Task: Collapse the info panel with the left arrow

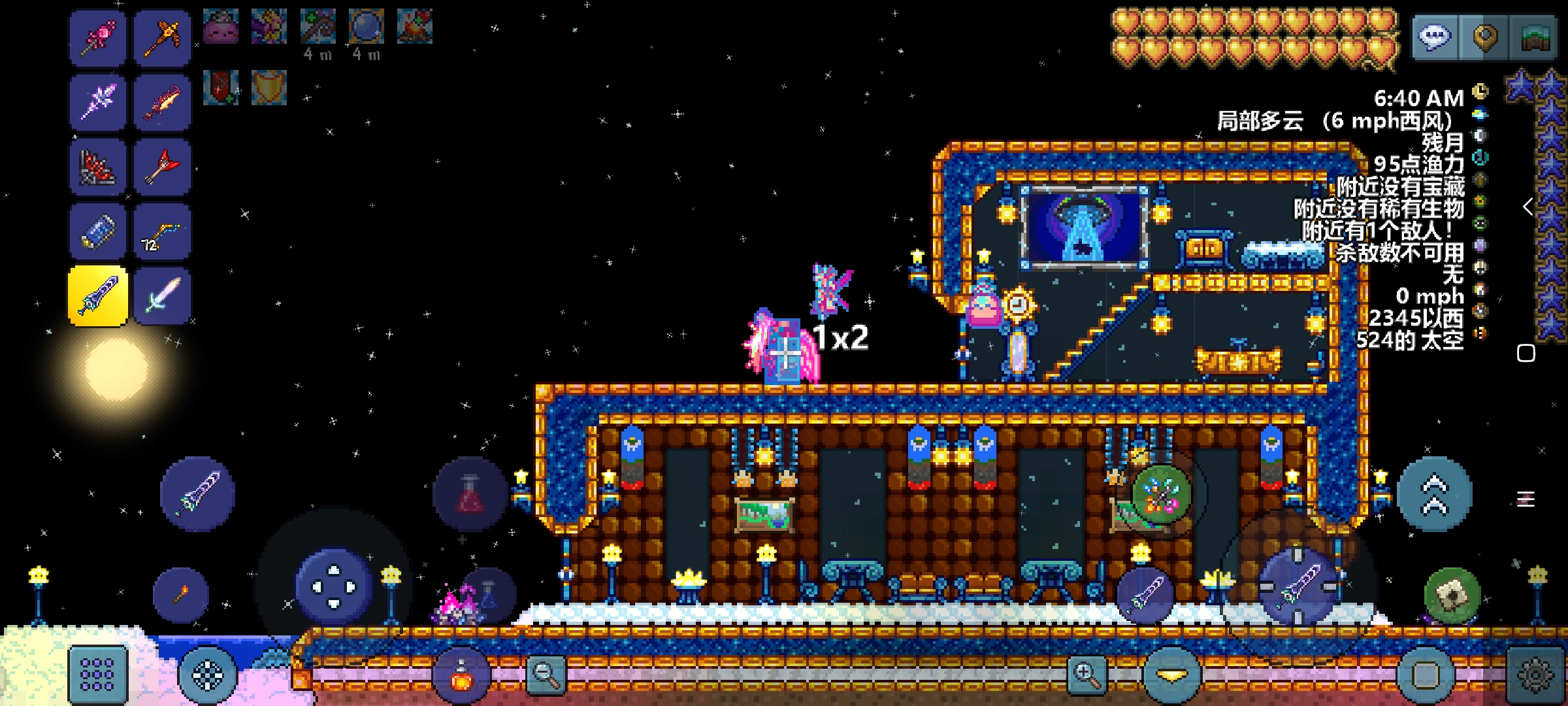Action: pyautogui.click(x=1527, y=207)
